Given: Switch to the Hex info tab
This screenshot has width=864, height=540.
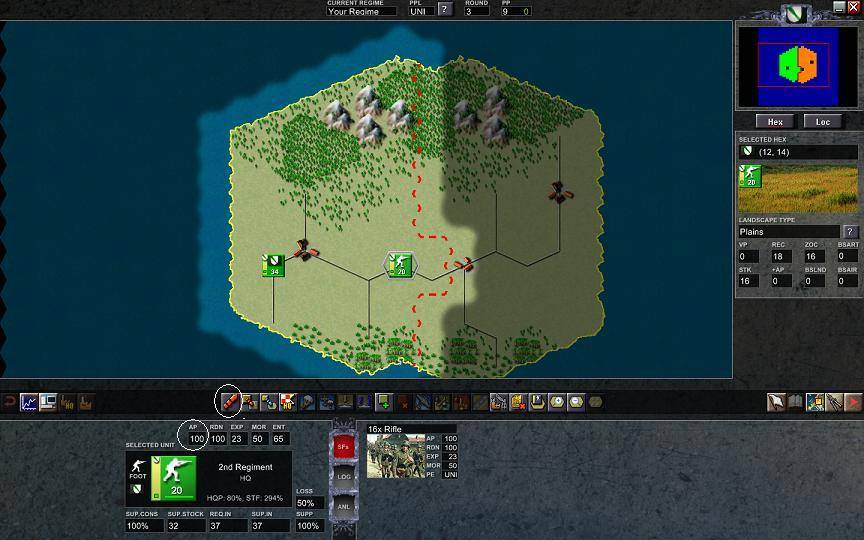Looking at the screenshot, I should pos(775,122).
